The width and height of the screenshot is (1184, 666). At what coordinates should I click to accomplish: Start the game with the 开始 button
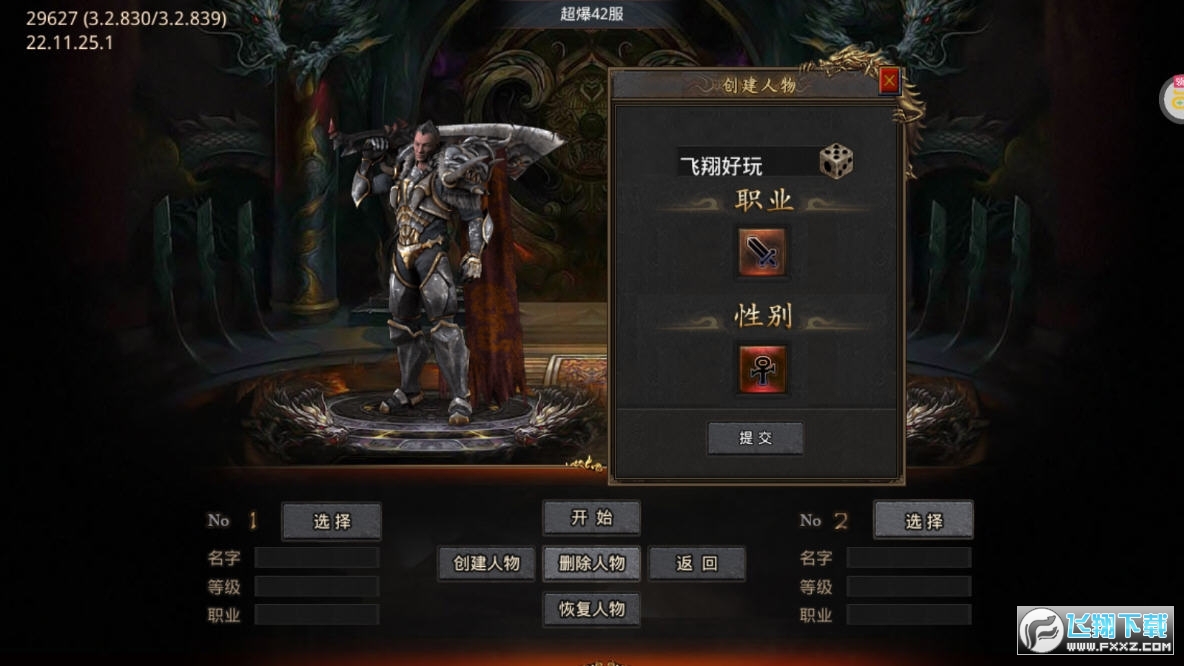pyautogui.click(x=591, y=518)
